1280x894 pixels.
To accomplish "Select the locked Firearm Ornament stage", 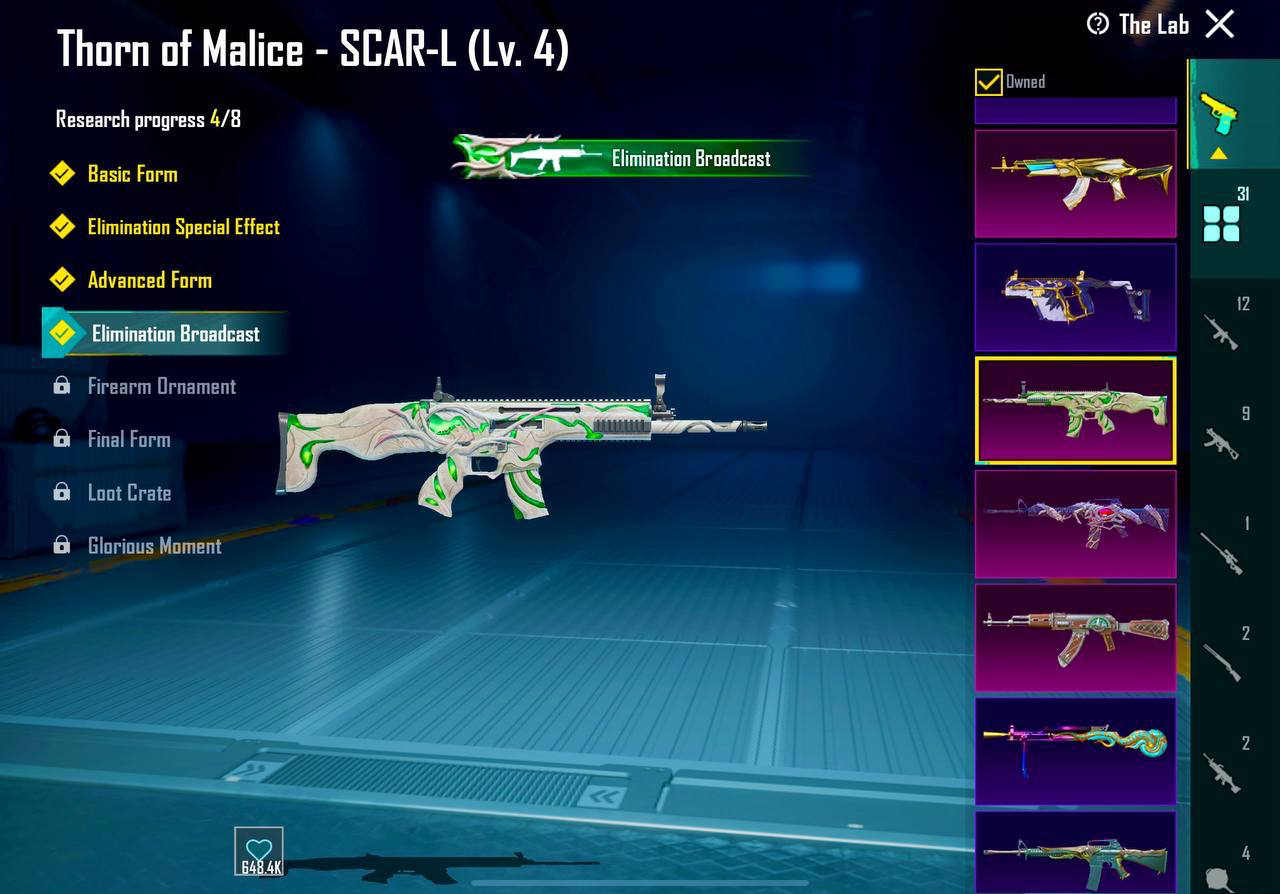I will pyautogui.click(x=161, y=386).
